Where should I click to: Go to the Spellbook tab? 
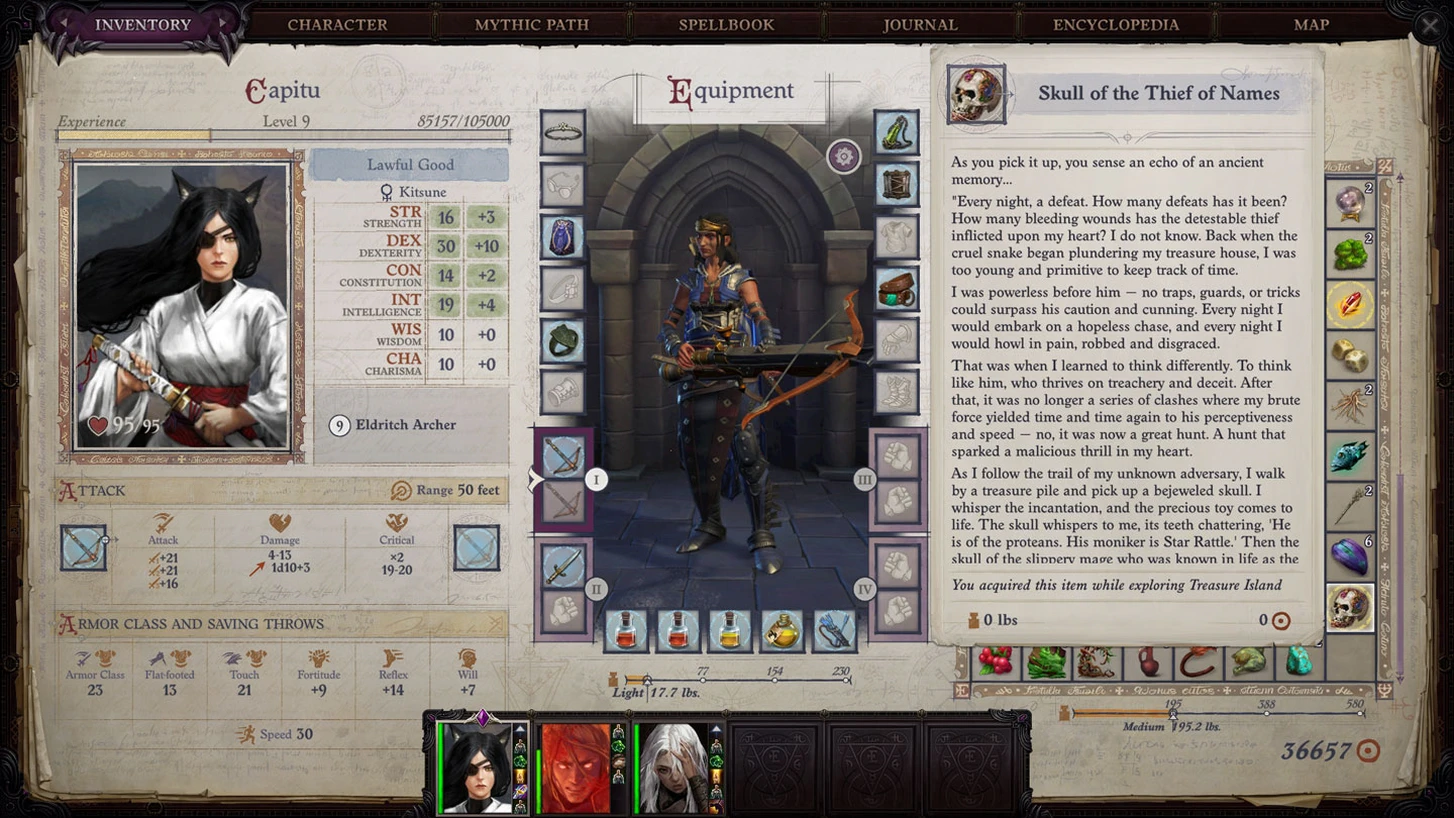point(726,25)
